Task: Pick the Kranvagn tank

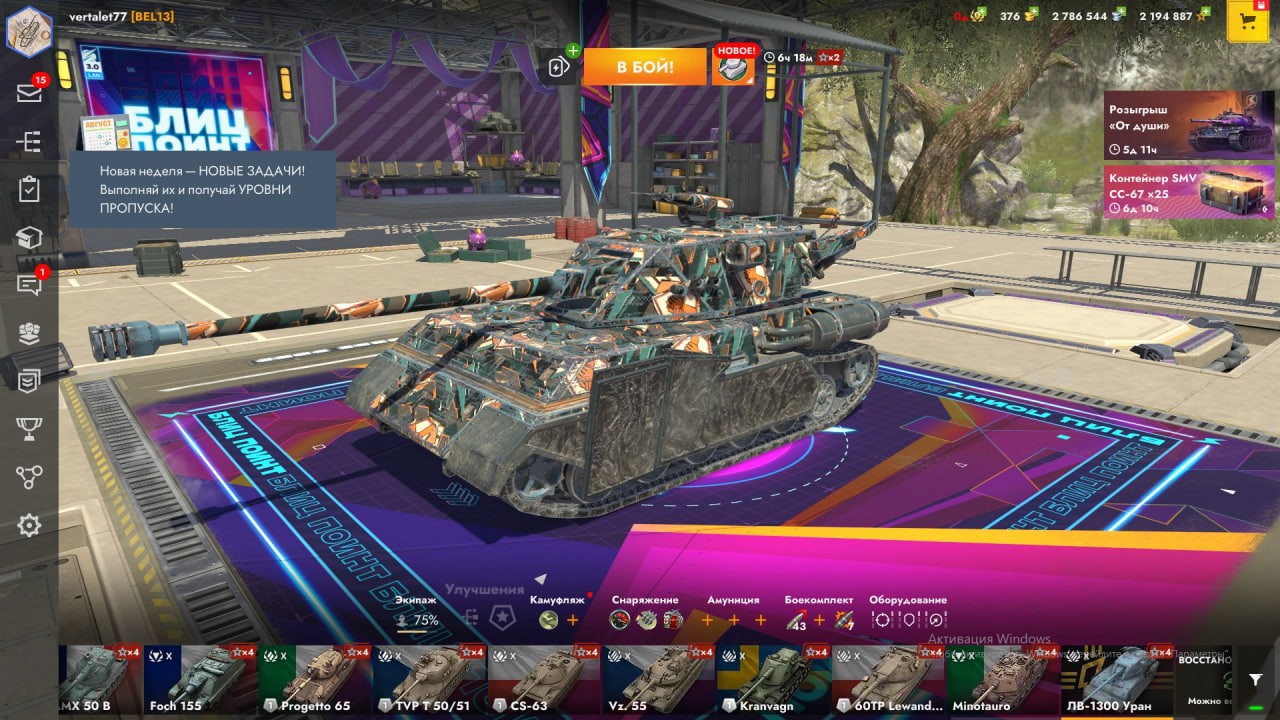Action: (773, 681)
